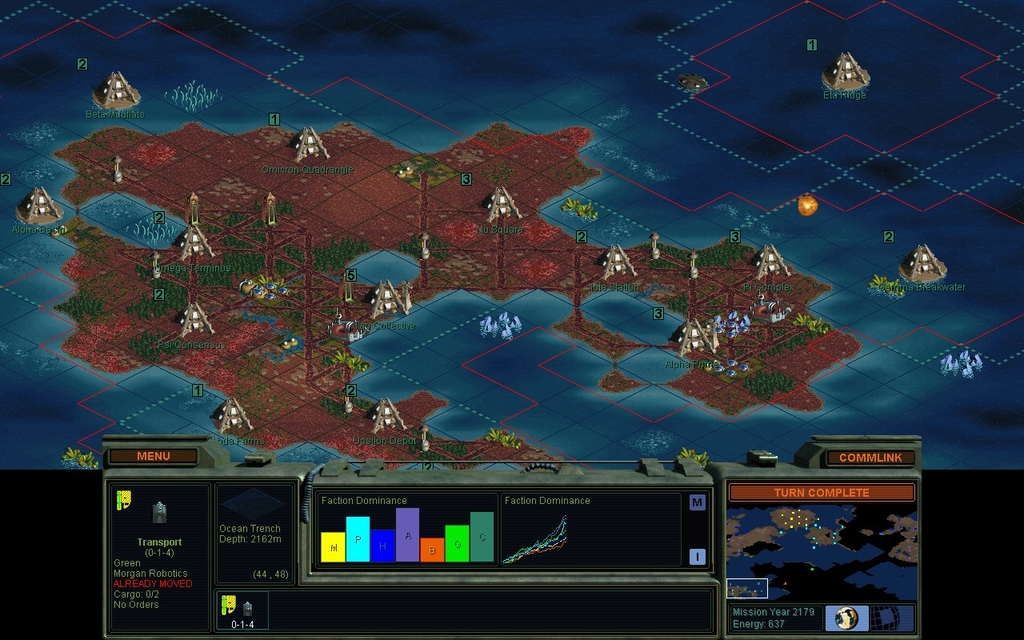Image resolution: width=1024 pixels, height=640 pixels.
Task: Open the MENU button
Action: [x=153, y=456]
